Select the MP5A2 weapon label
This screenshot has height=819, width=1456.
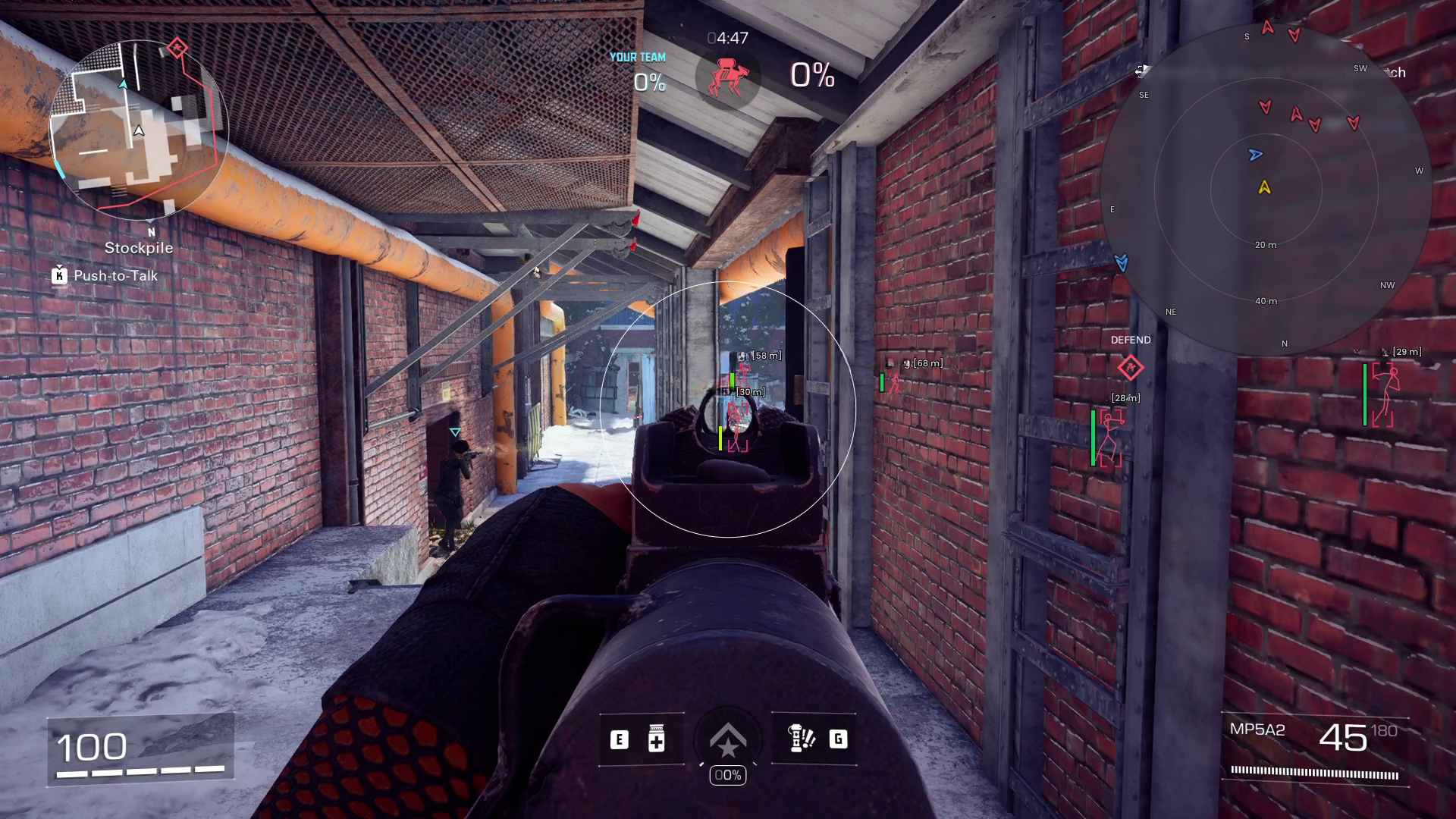(x=1257, y=730)
